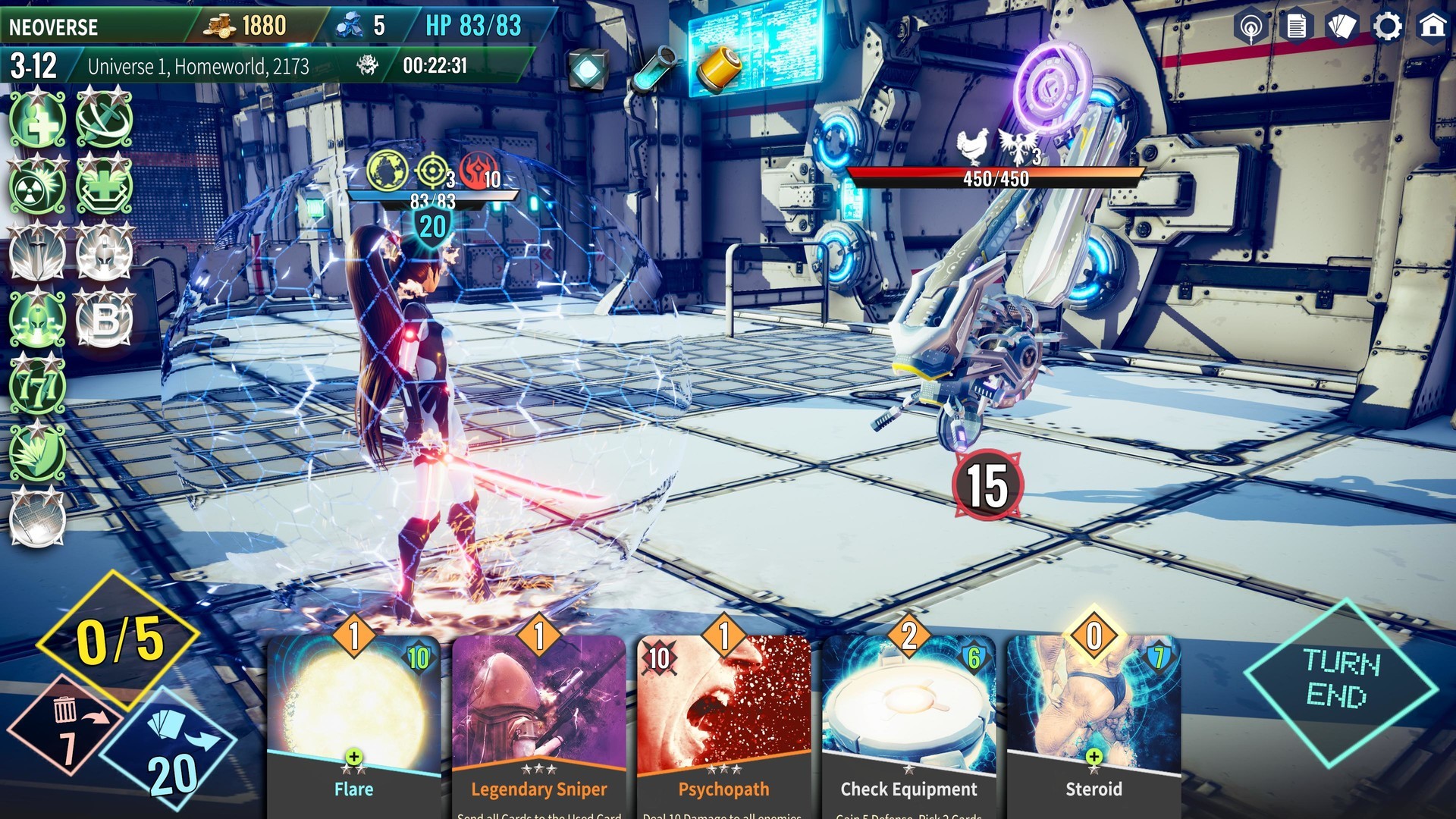Inspect the enemy's chicken status icon
The height and width of the screenshot is (819, 1456).
tap(973, 145)
